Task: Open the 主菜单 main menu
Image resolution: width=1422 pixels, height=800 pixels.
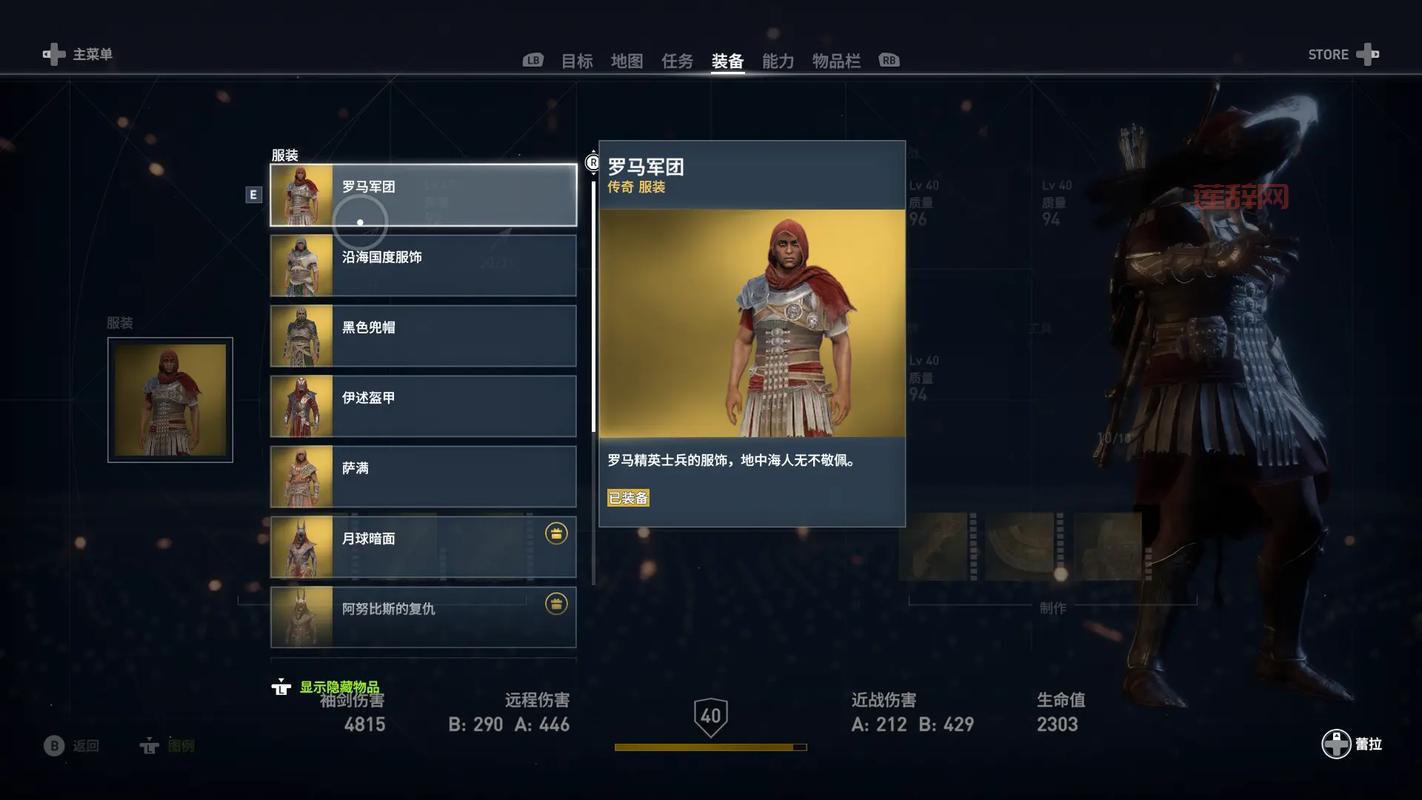Action: pos(78,54)
